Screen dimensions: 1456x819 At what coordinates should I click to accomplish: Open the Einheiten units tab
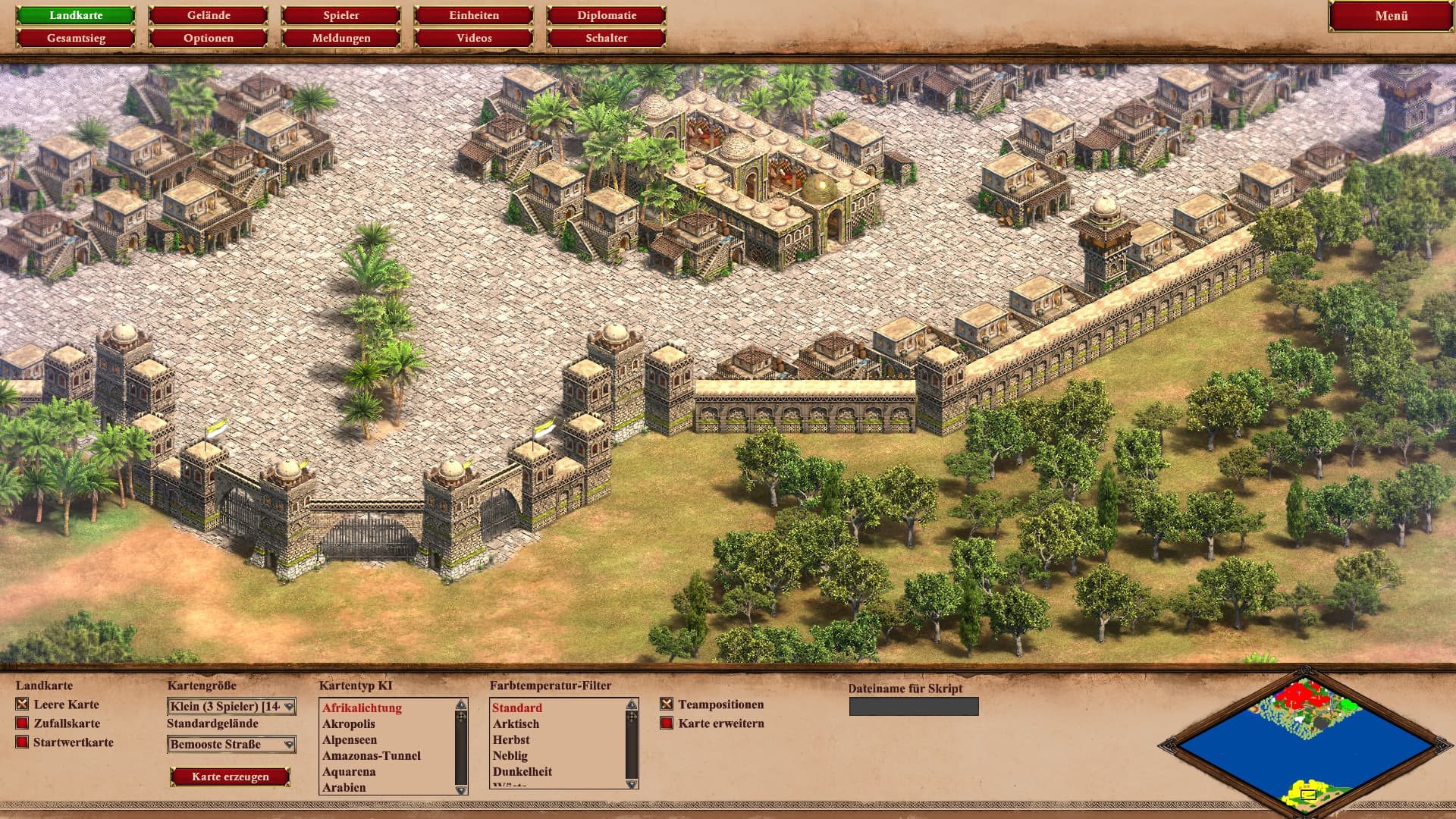pos(474,15)
